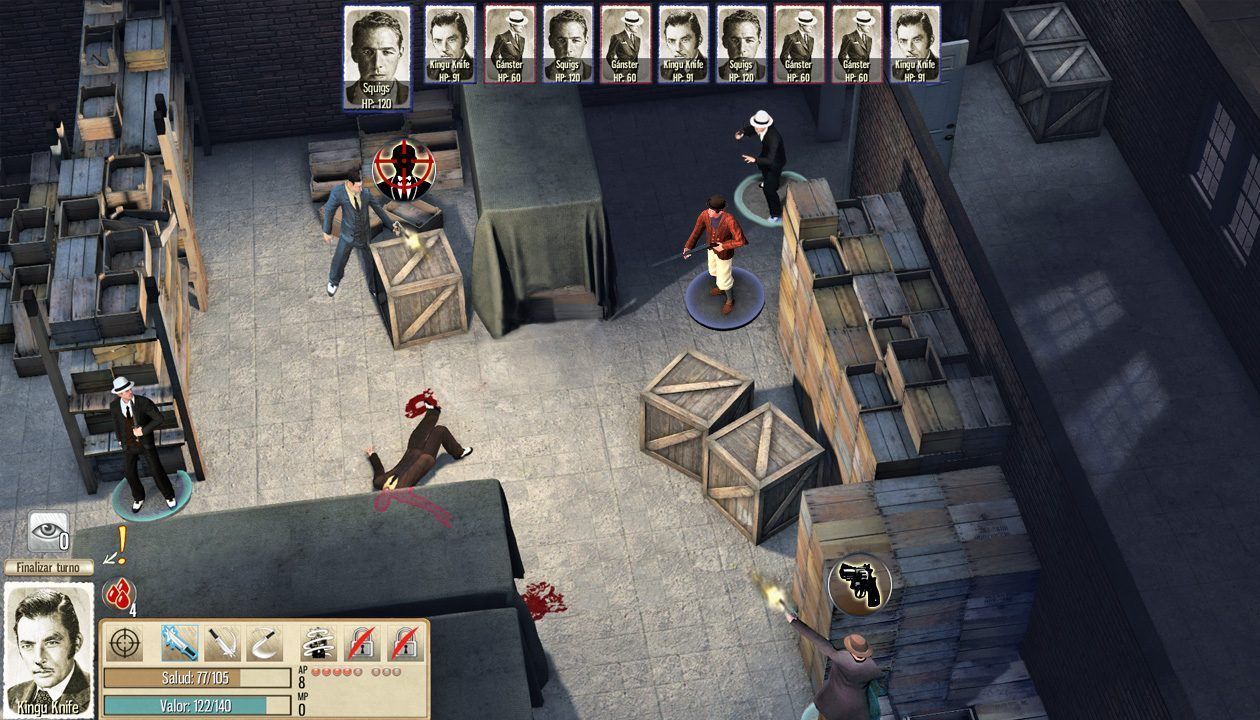Select the crosshair aim action

pos(125,643)
